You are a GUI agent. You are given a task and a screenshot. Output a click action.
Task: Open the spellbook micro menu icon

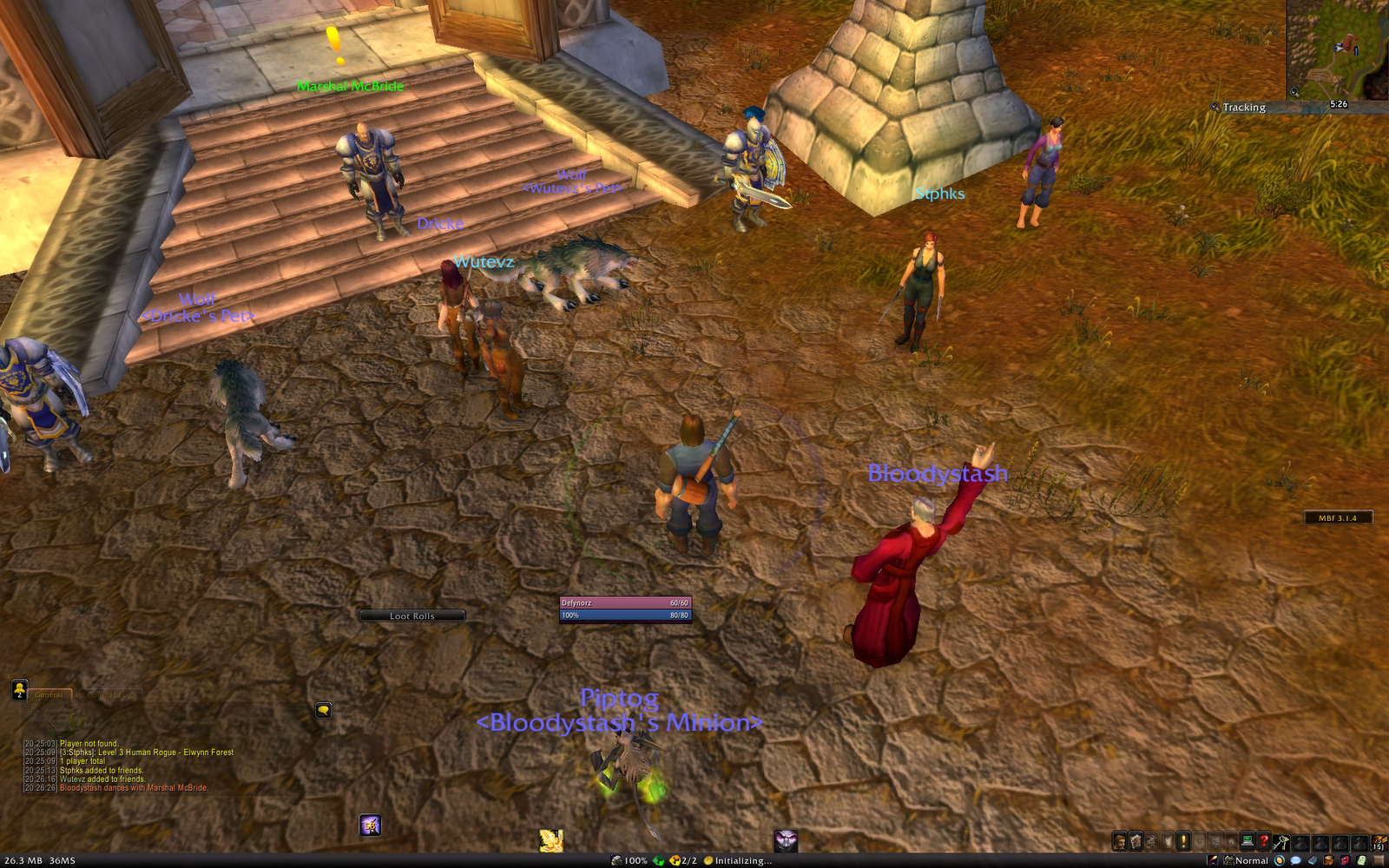pos(1134,841)
